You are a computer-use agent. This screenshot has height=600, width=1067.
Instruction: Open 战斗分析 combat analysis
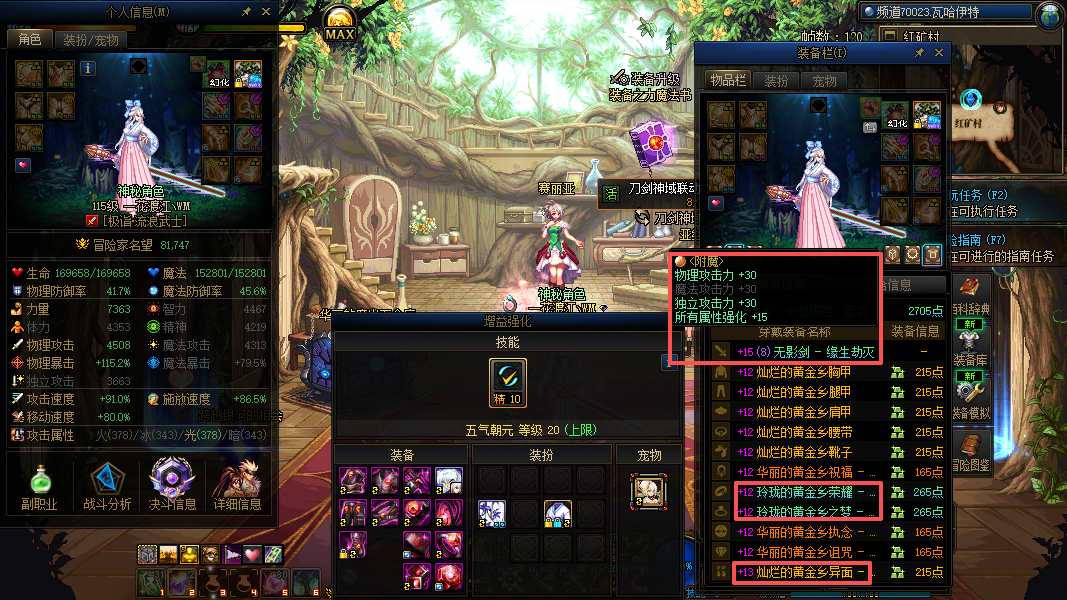pos(105,486)
